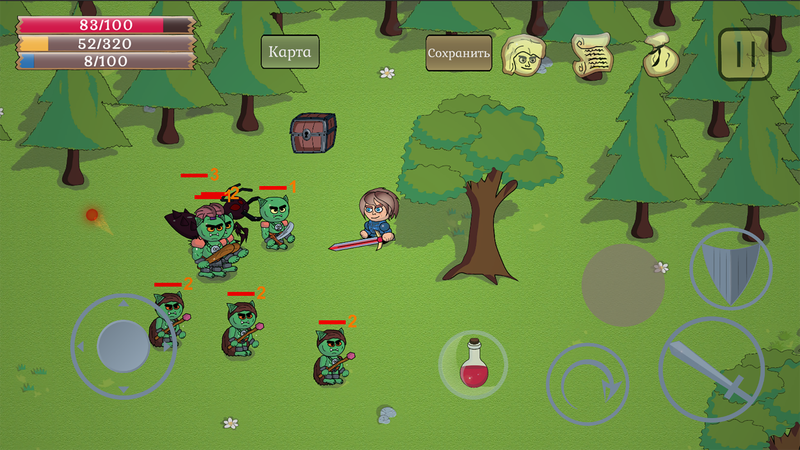Pause the game
This screenshot has width=800, height=450.
tap(744, 54)
